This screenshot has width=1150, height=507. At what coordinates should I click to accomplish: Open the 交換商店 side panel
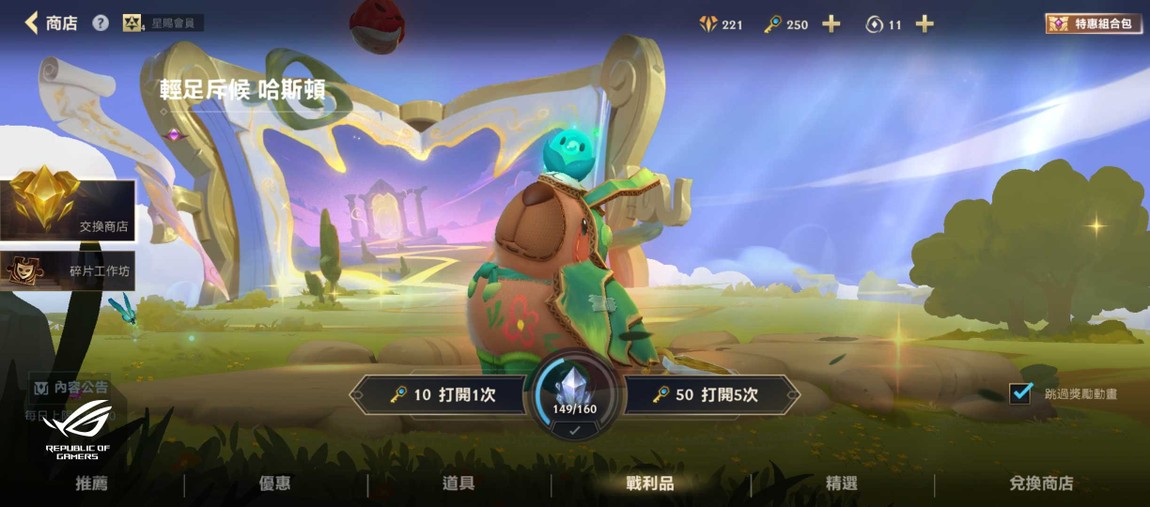(x=68, y=210)
